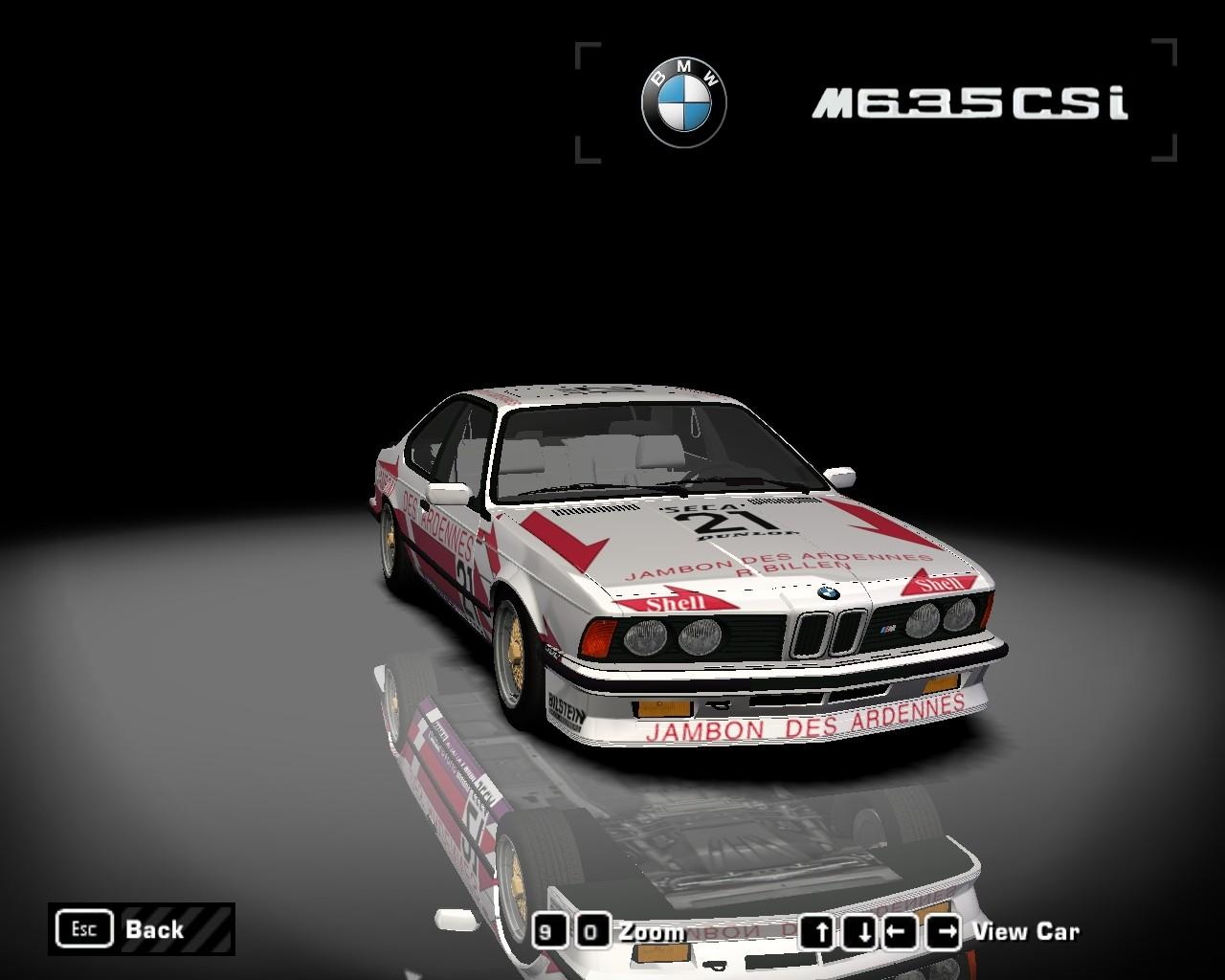Rotate car view with up arrow button
Image resolution: width=1225 pixels, height=980 pixels.
(818, 931)
